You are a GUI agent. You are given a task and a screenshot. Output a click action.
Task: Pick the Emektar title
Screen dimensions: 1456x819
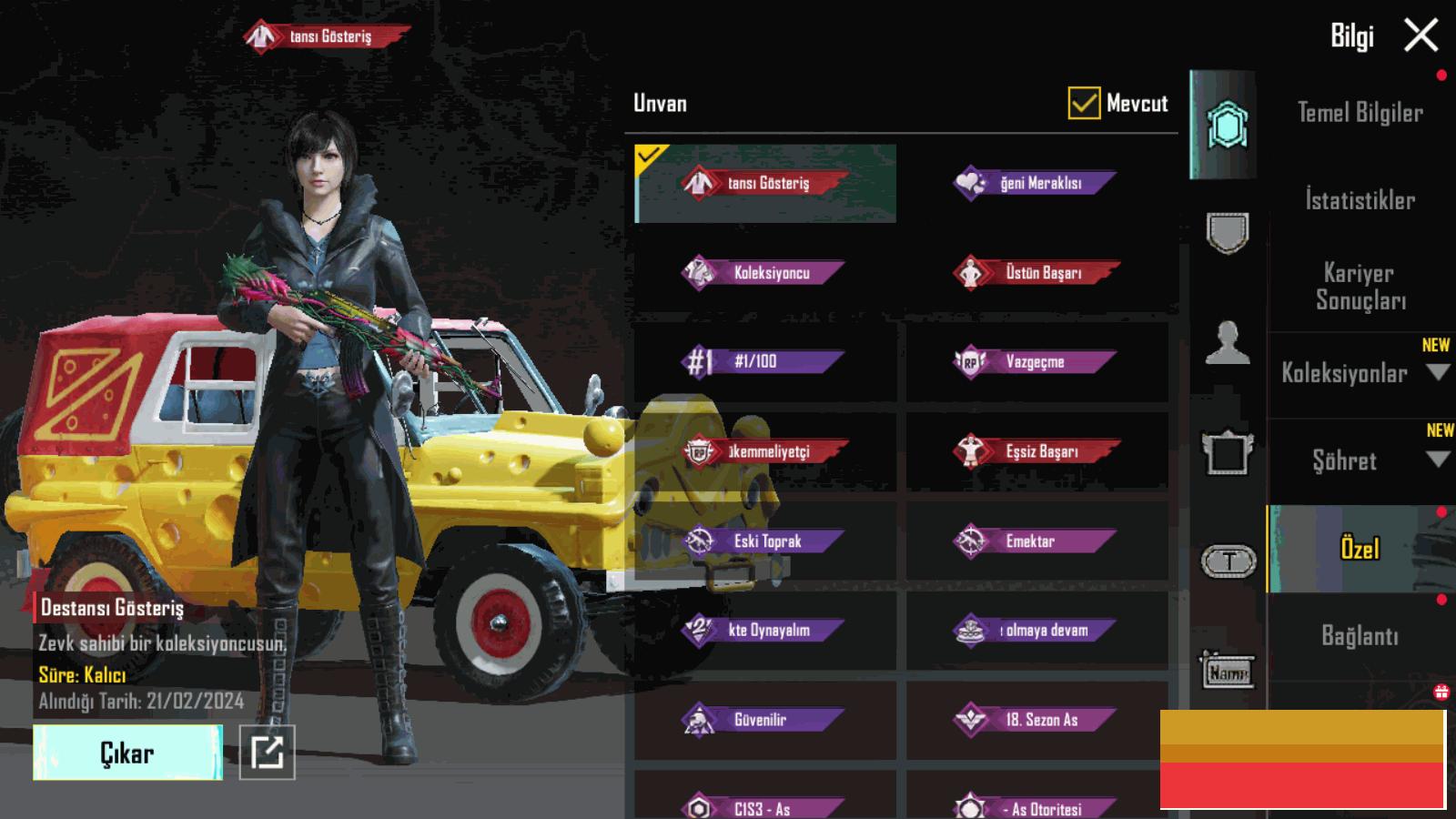[x=1037, y=541]
